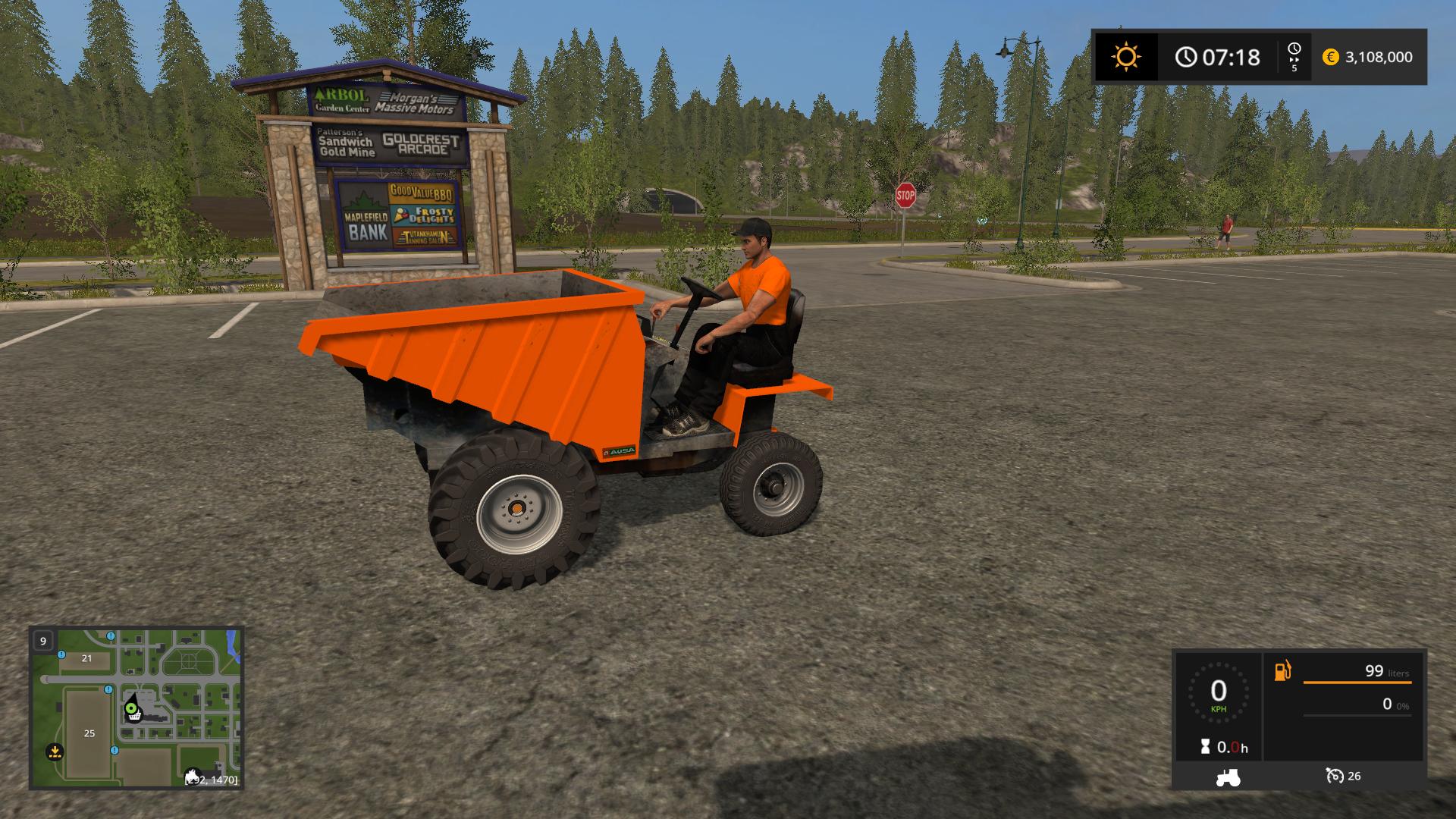Click the white tractor icon

(x=1228, y=777)
